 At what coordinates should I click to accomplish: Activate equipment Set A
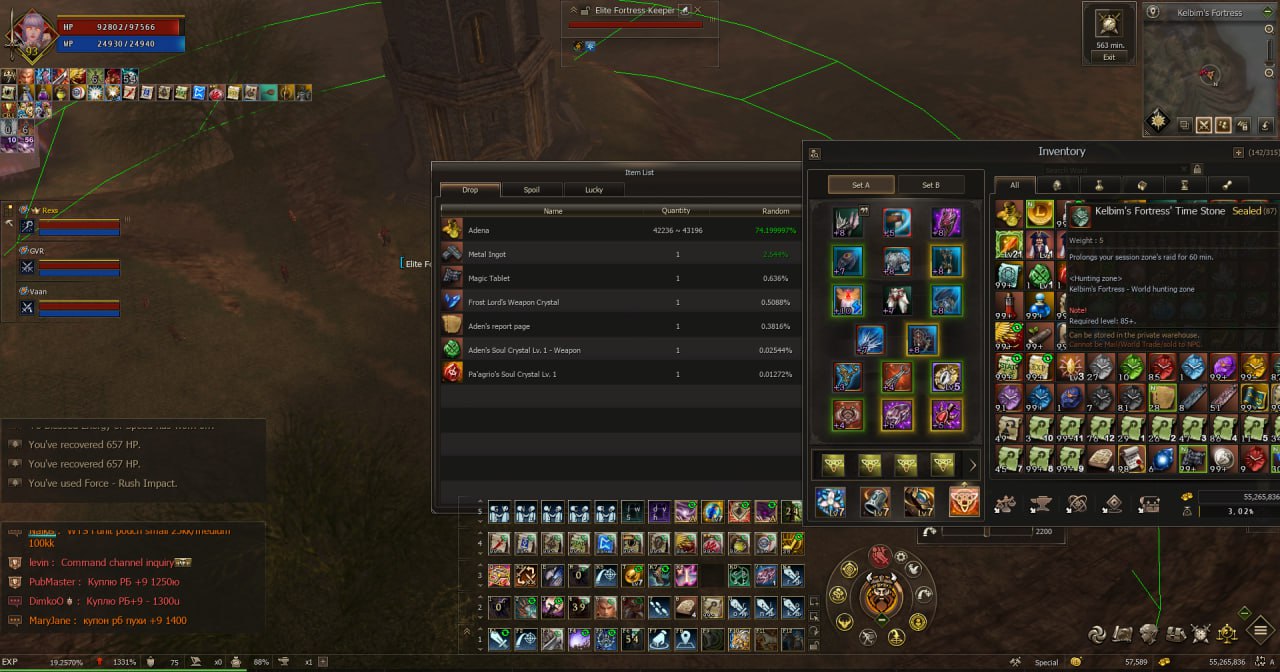coord(861,184)
